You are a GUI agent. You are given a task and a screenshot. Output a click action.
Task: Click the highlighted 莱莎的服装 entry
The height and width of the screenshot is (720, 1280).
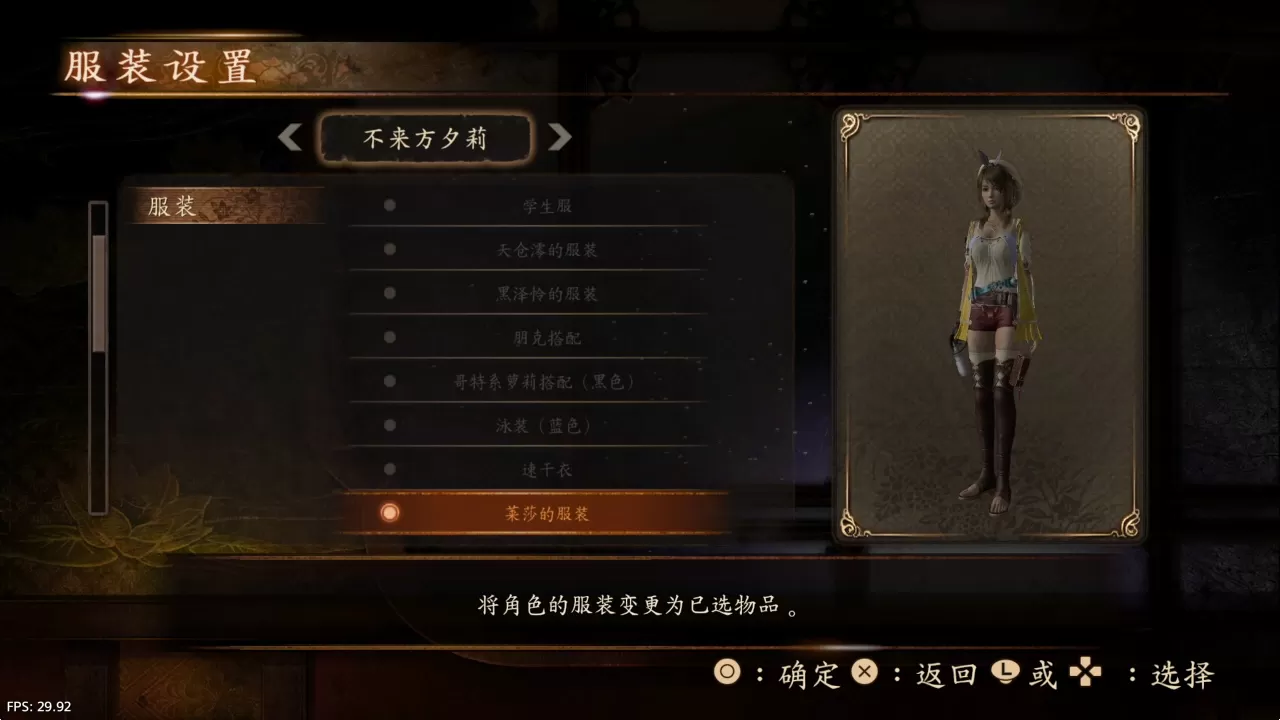(545, 513)
